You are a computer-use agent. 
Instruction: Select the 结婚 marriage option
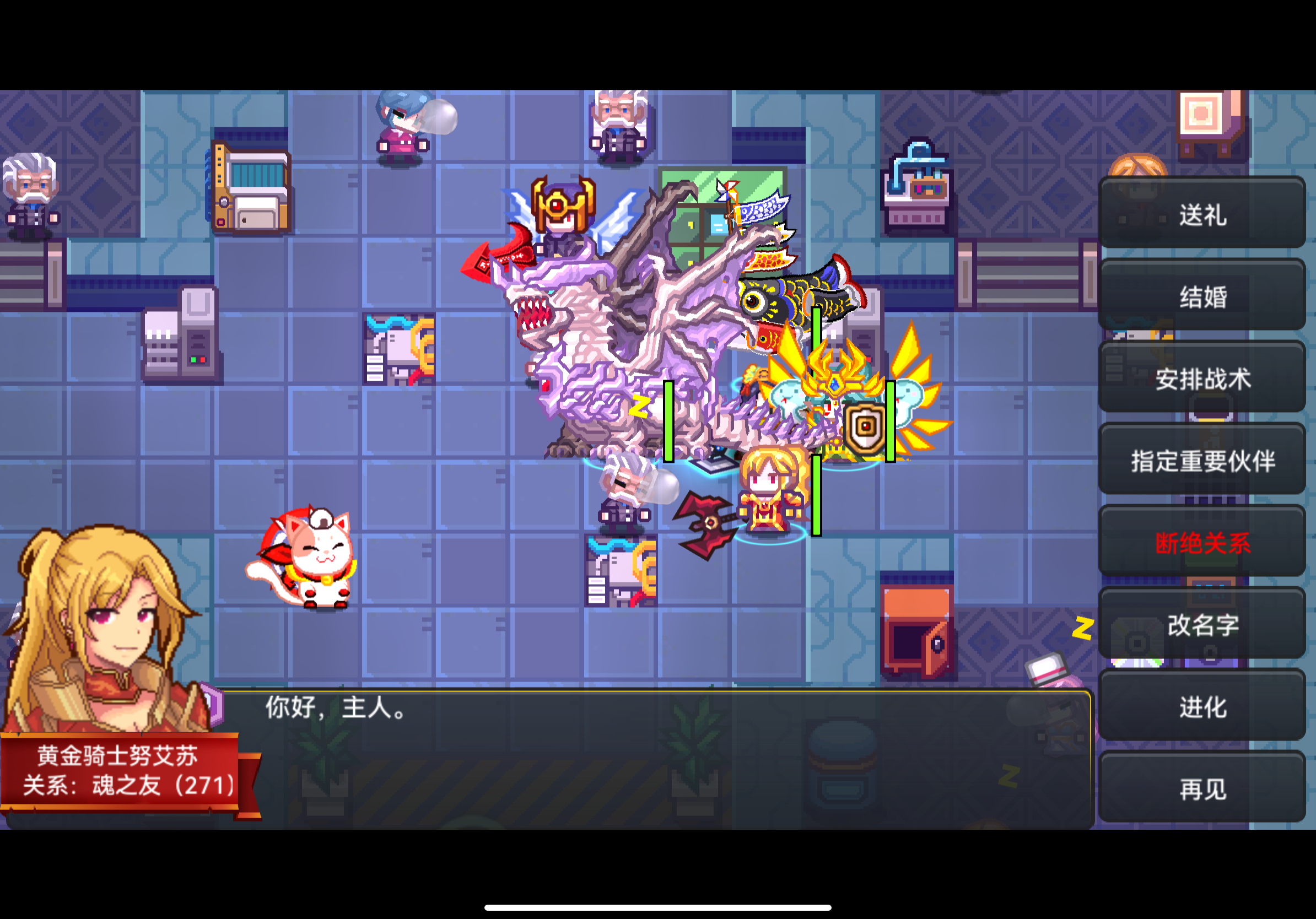1202,296
